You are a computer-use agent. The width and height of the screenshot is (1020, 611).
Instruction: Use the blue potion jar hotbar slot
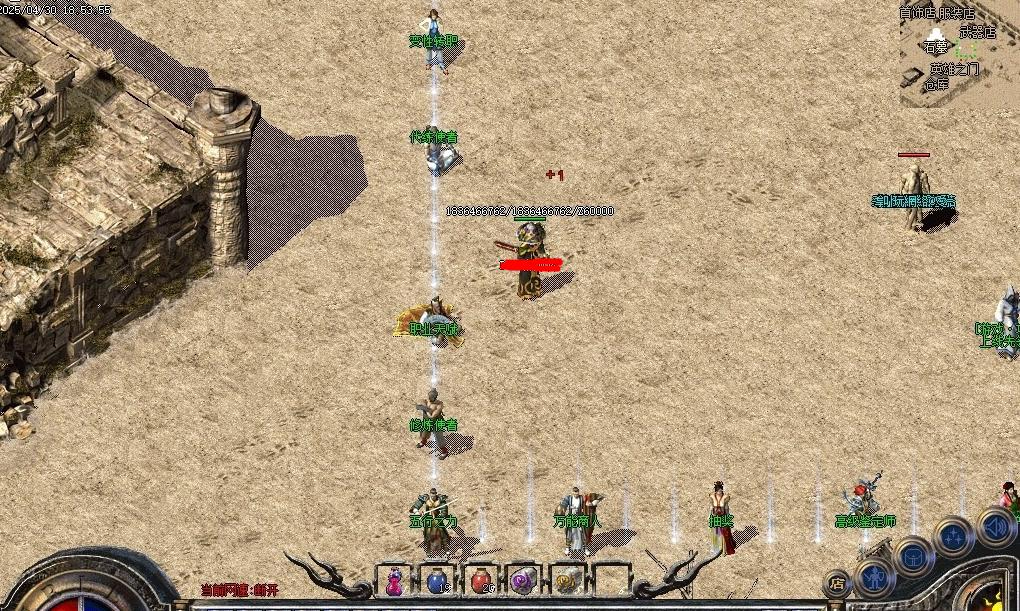(x=437, y=581)
